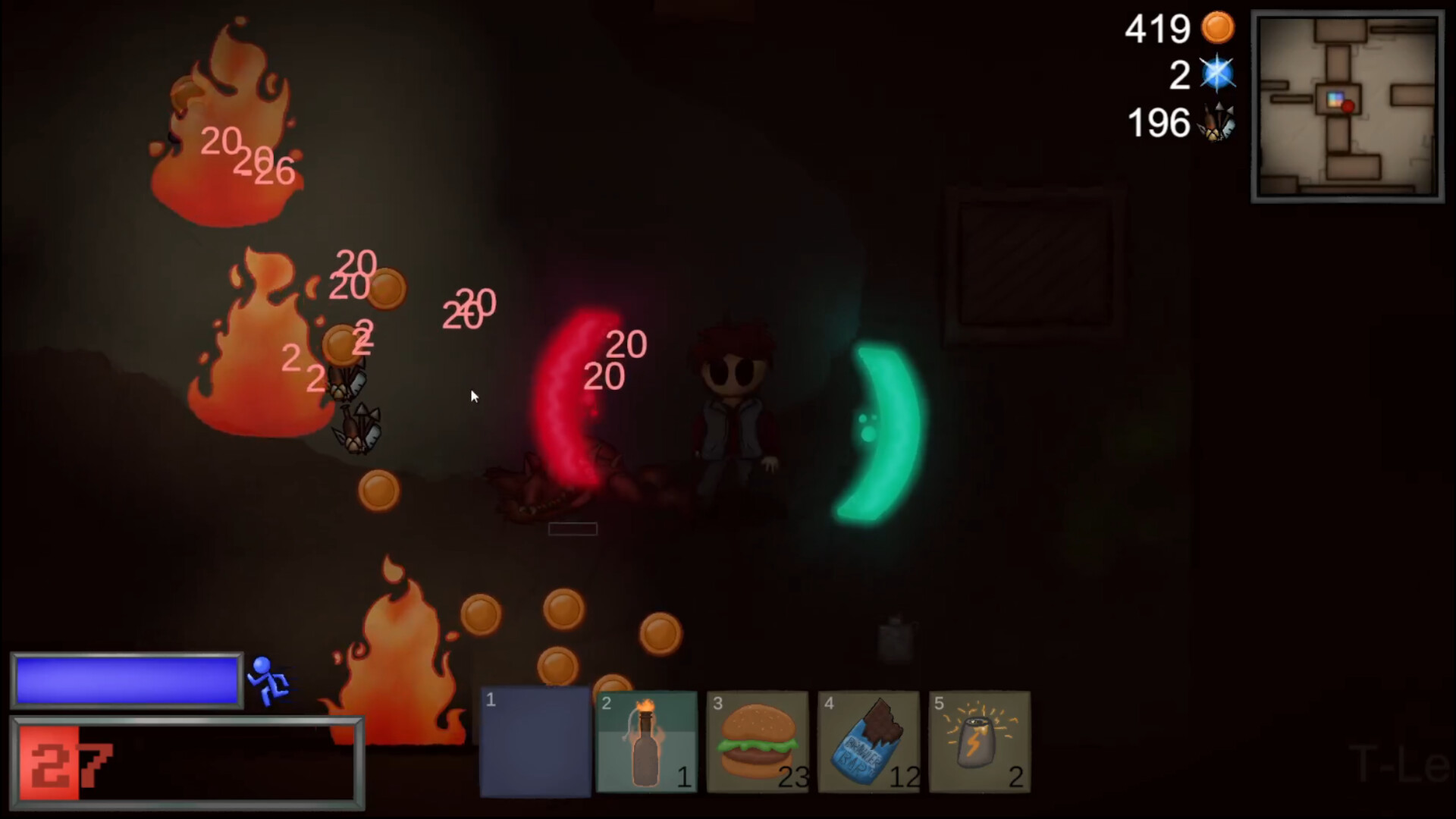Select the molotov cocktail hotbar slot
Viewport: 1456px width, 819px height.
click(x=647, y=742)
